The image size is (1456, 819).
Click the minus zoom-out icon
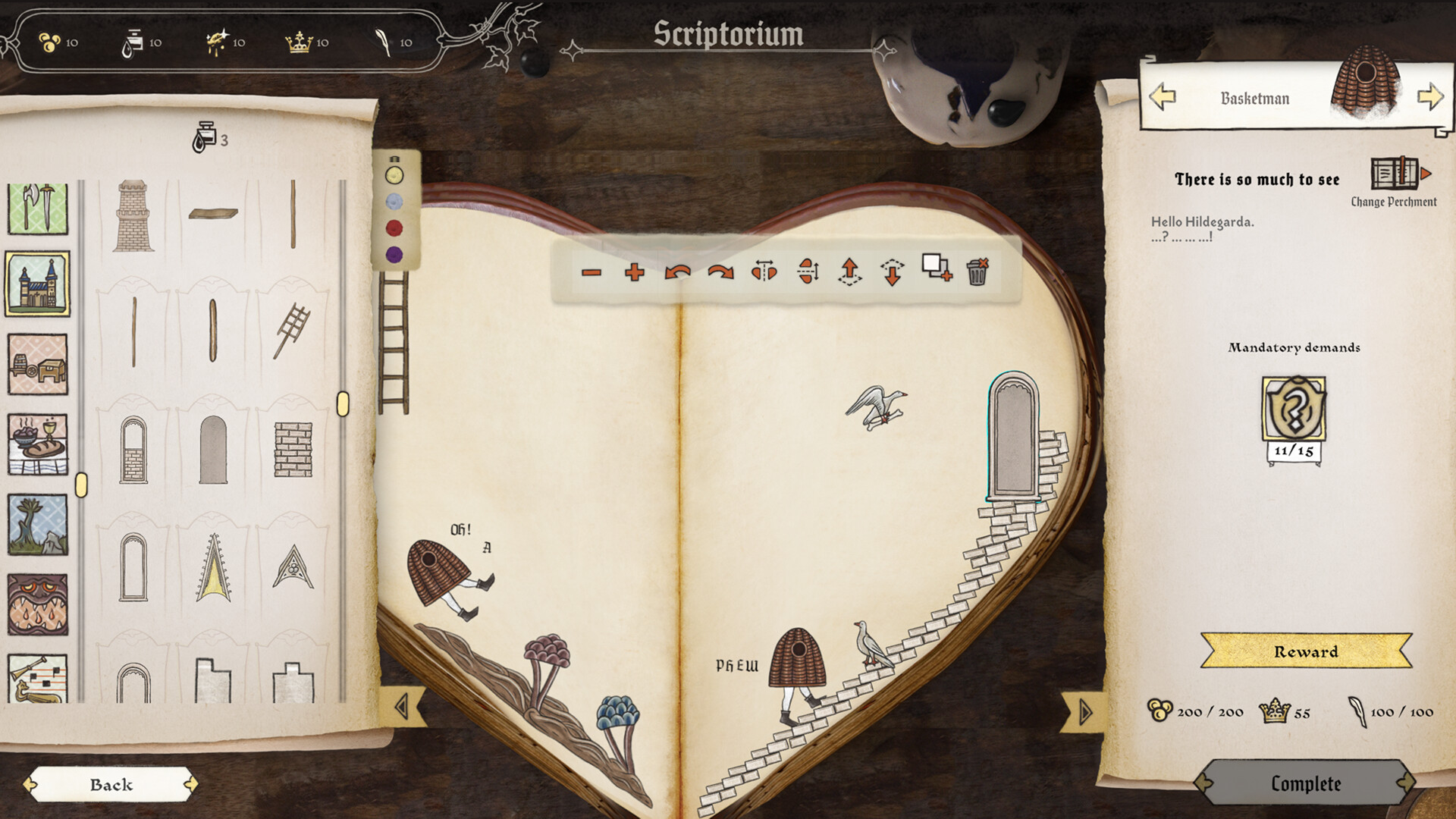592,273
